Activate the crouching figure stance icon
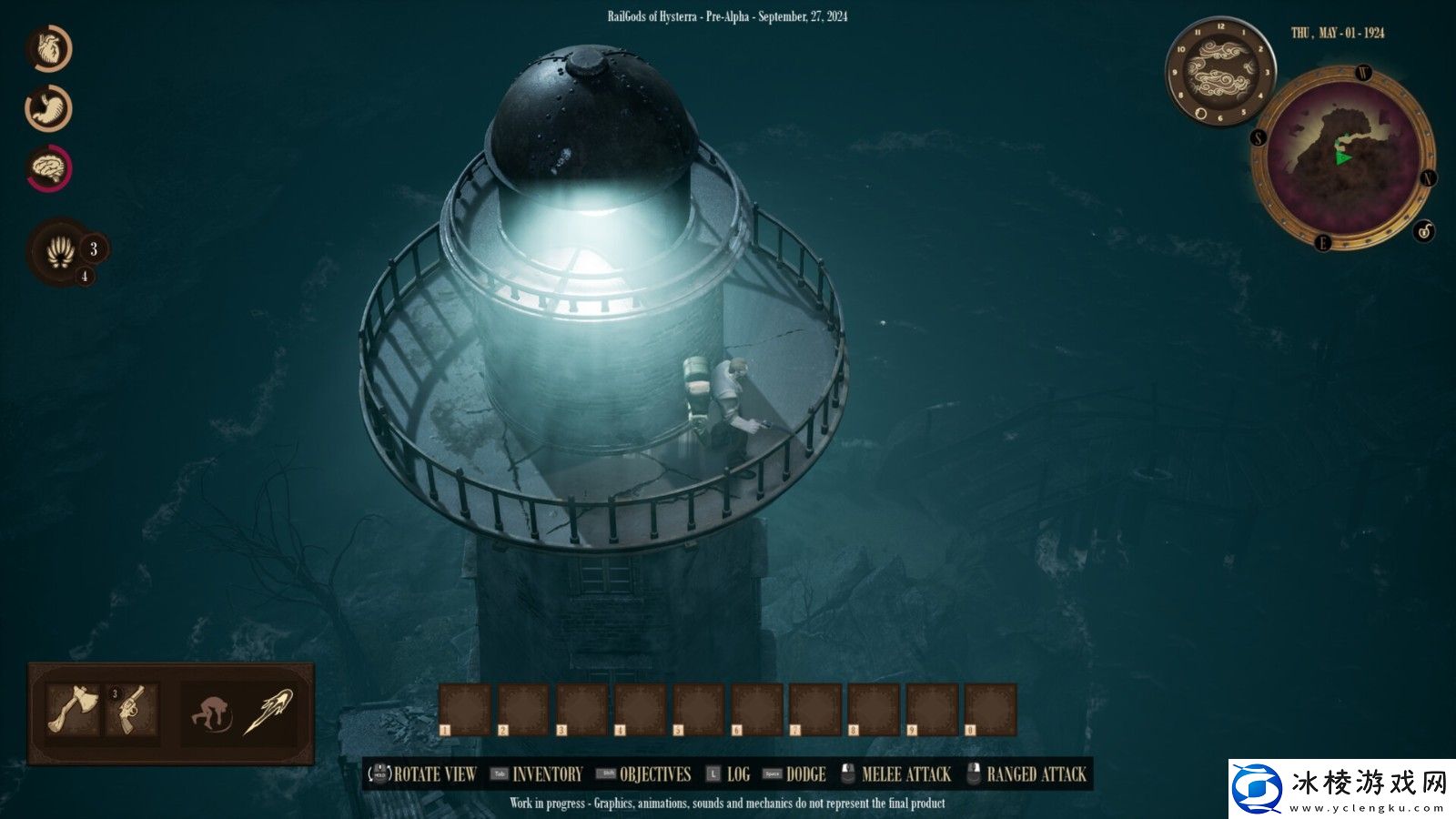Viewport: 1456px width, 819px height. (211, 712)
